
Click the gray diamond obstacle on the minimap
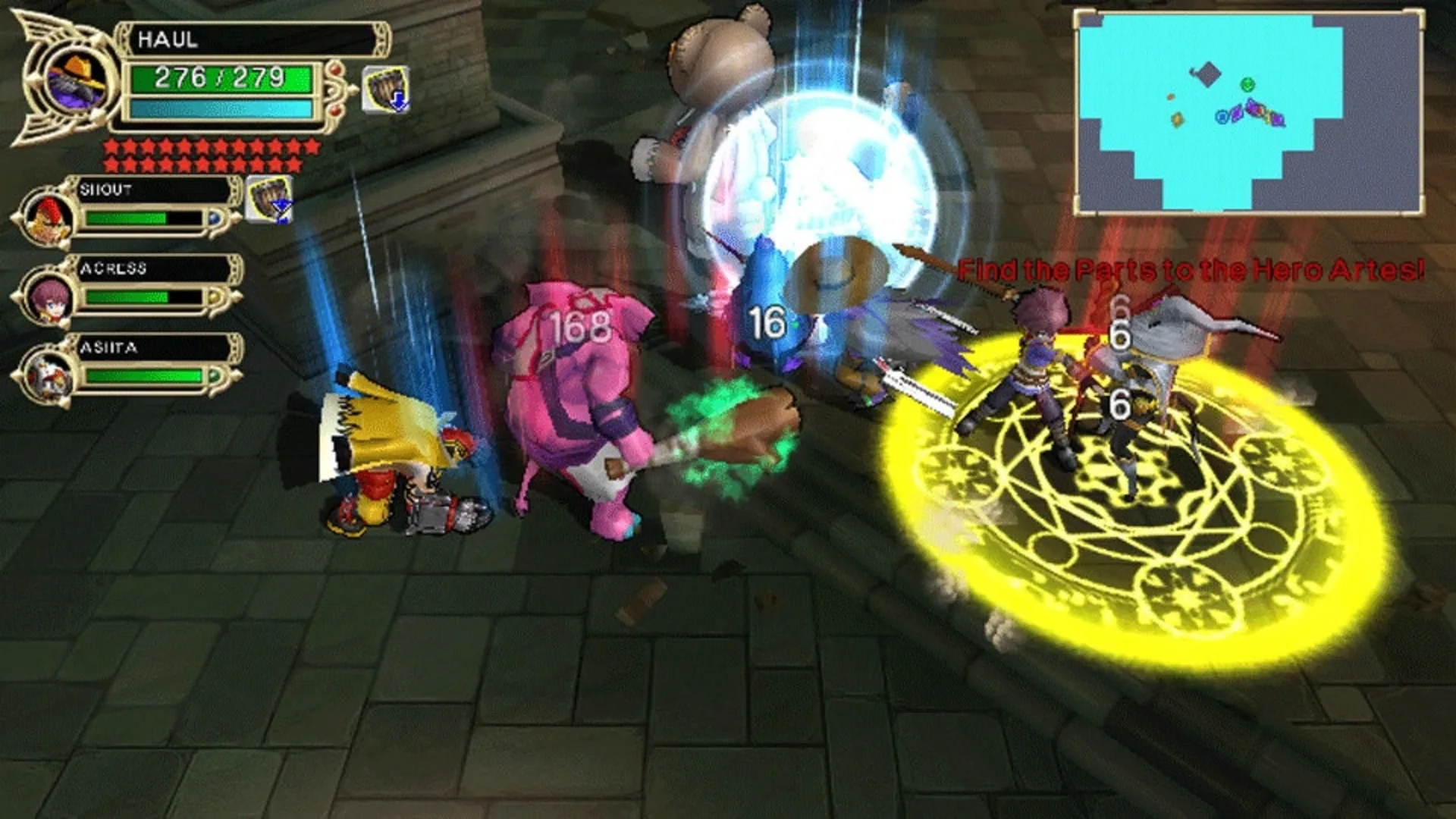[1207, 73]
